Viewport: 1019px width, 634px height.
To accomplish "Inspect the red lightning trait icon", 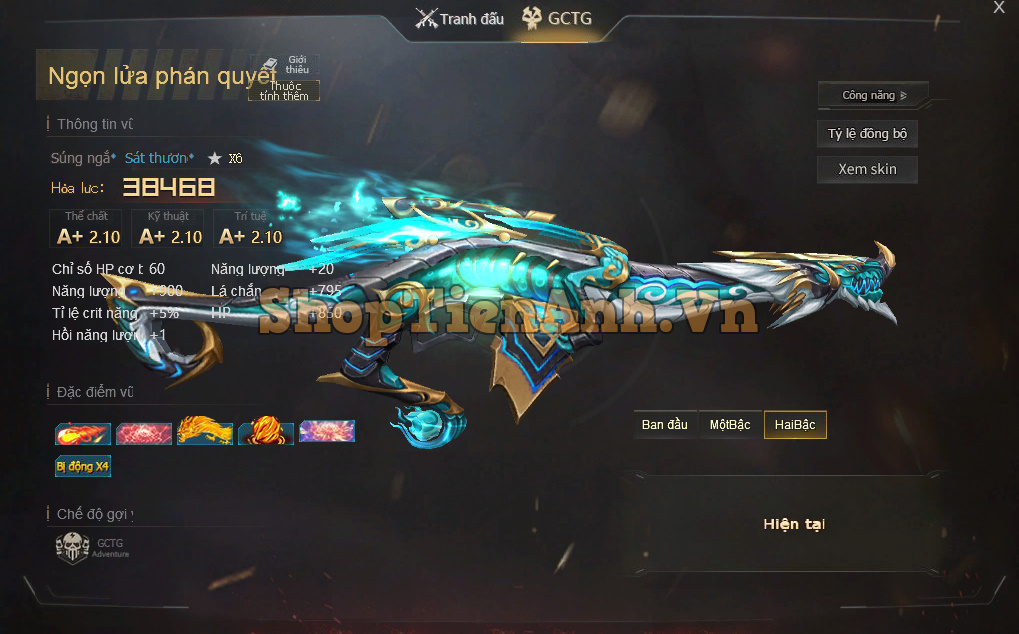I will coord(144,433).
